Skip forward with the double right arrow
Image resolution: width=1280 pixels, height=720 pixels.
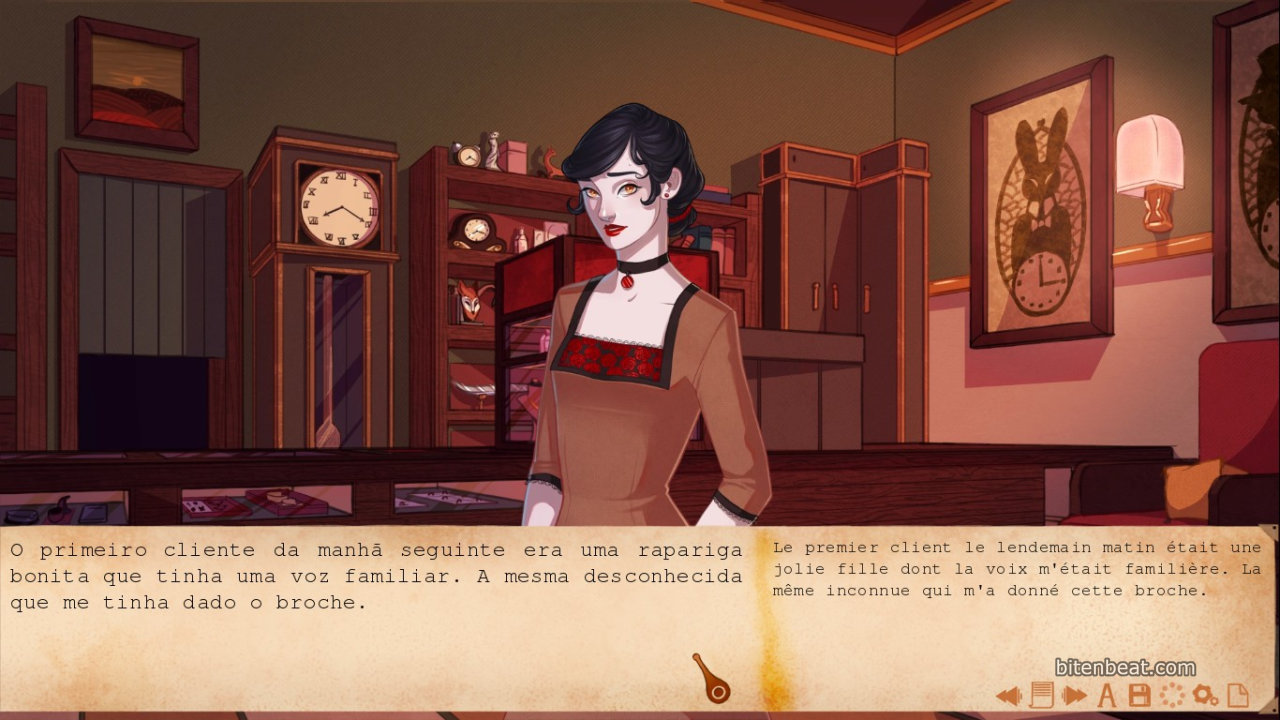point(1074,695)
